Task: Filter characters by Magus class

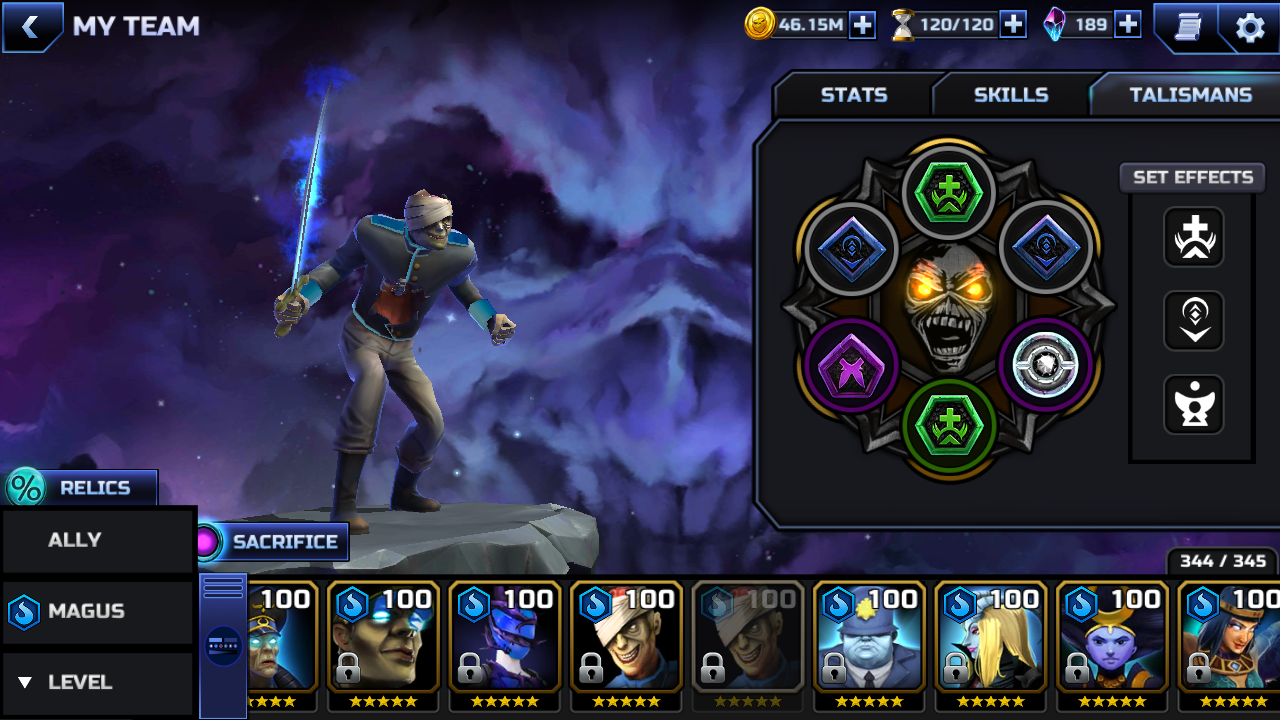Action: coord(98,611)
